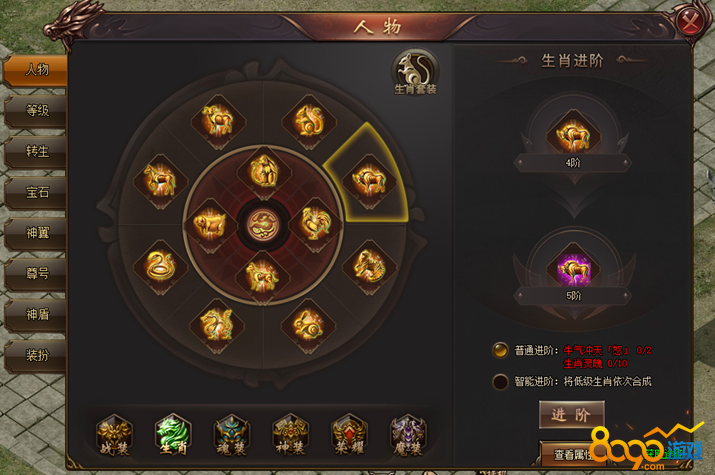Image resolution: width=715 pixels, height=475 pixels.
Task: Switch to the 装扮 side tab
Action: pyautogui.click(x=38, y=353)
